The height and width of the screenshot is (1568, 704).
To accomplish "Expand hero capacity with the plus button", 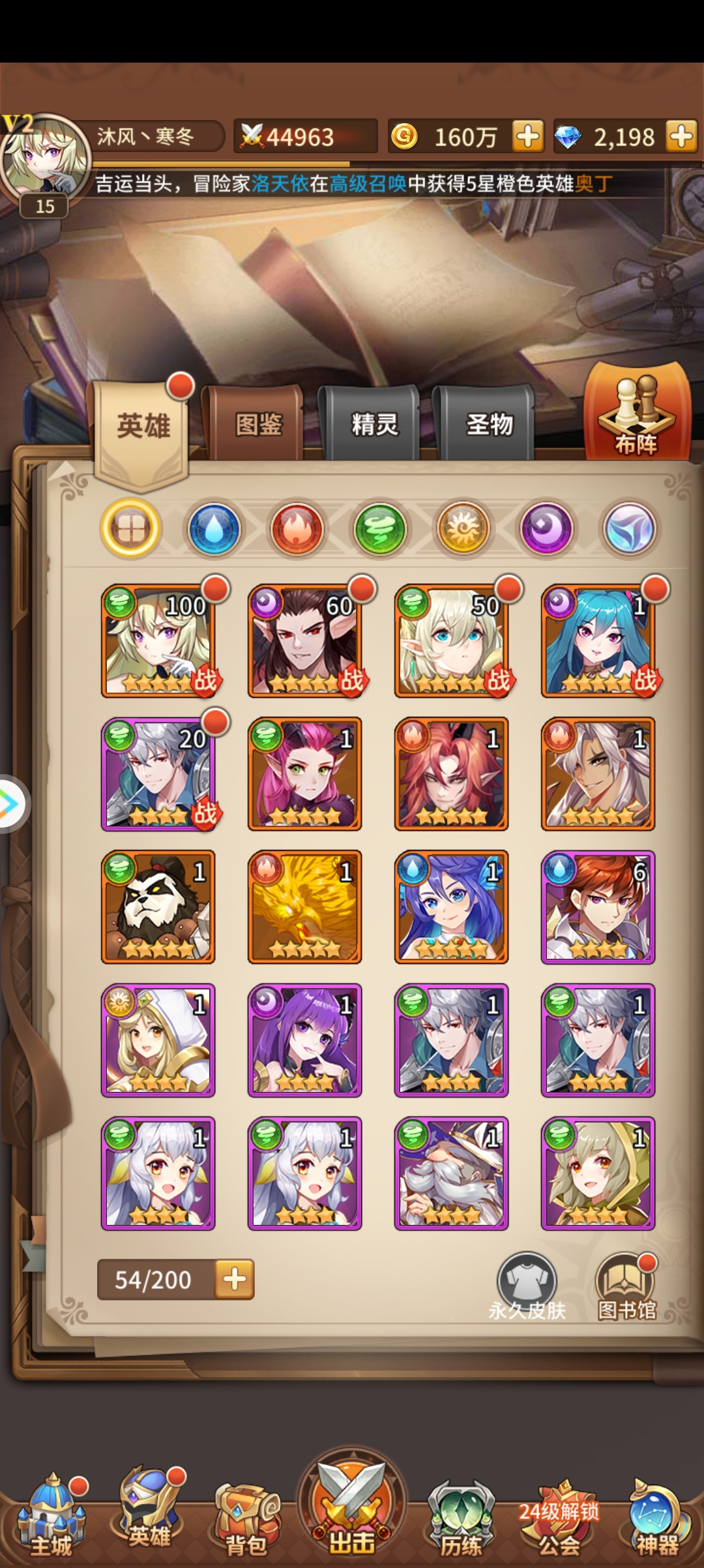I will (x=235, y=1279).
